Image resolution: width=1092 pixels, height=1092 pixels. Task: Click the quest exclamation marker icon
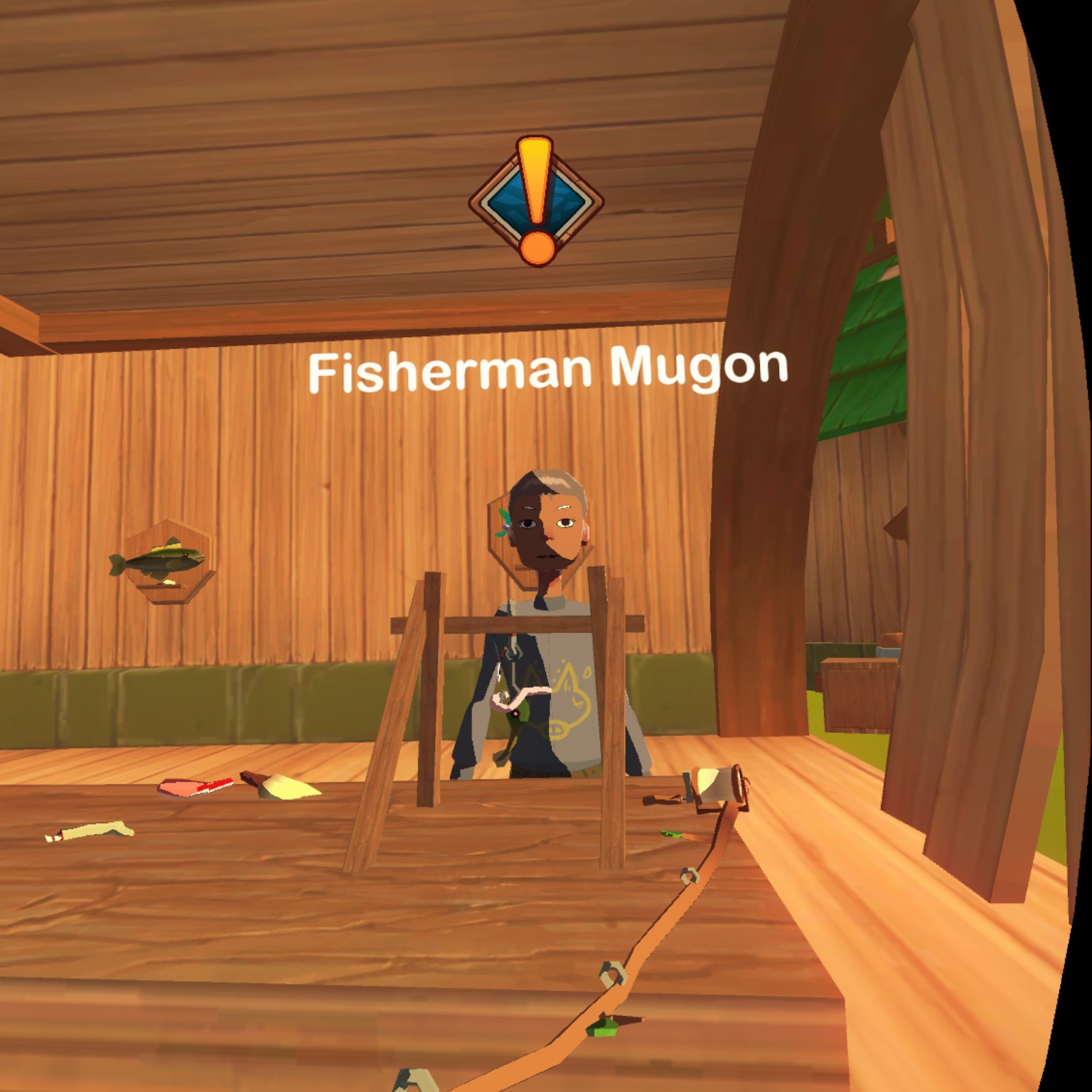(536, 201)
